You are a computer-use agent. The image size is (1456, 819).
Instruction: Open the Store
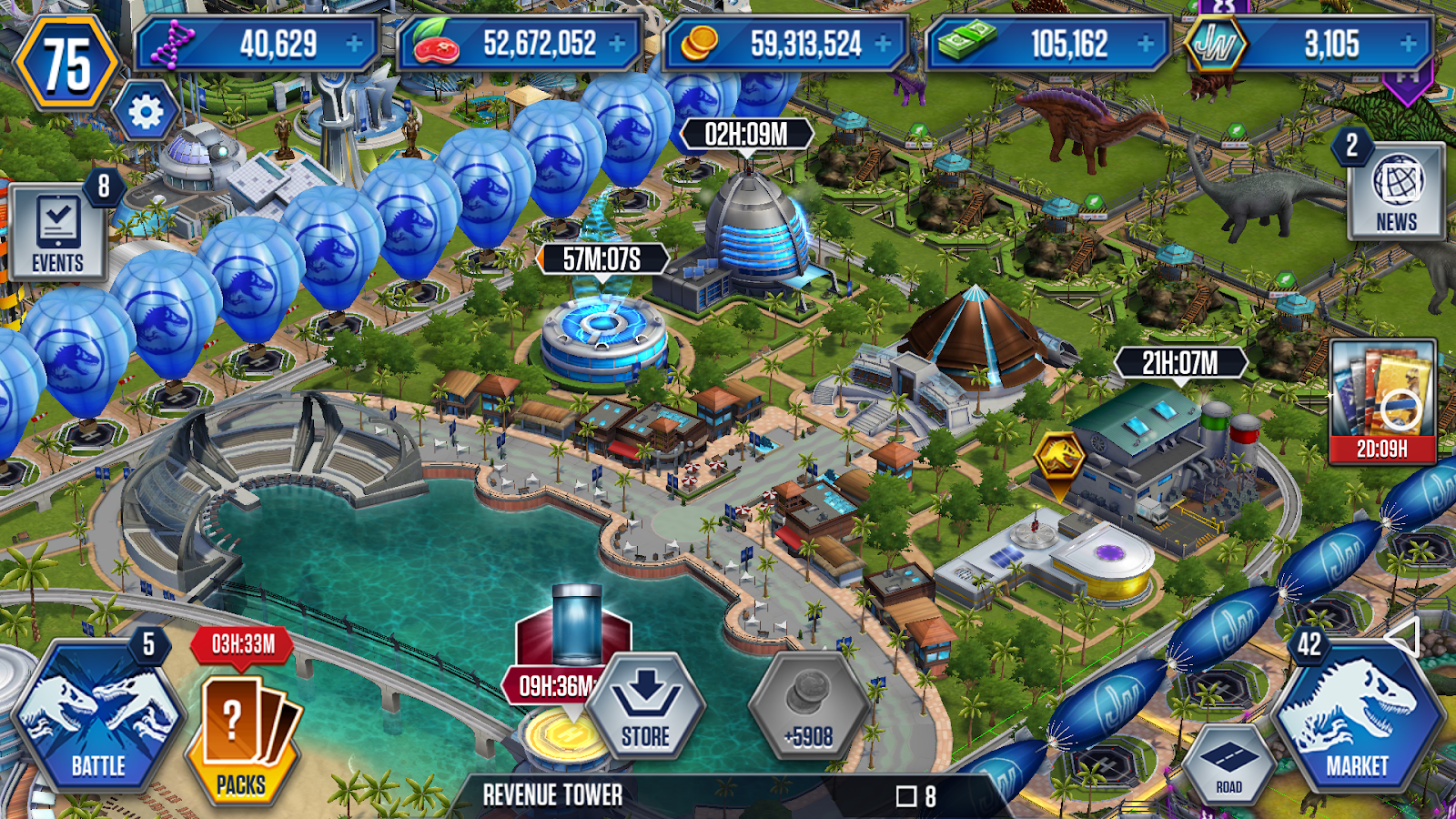648,710
